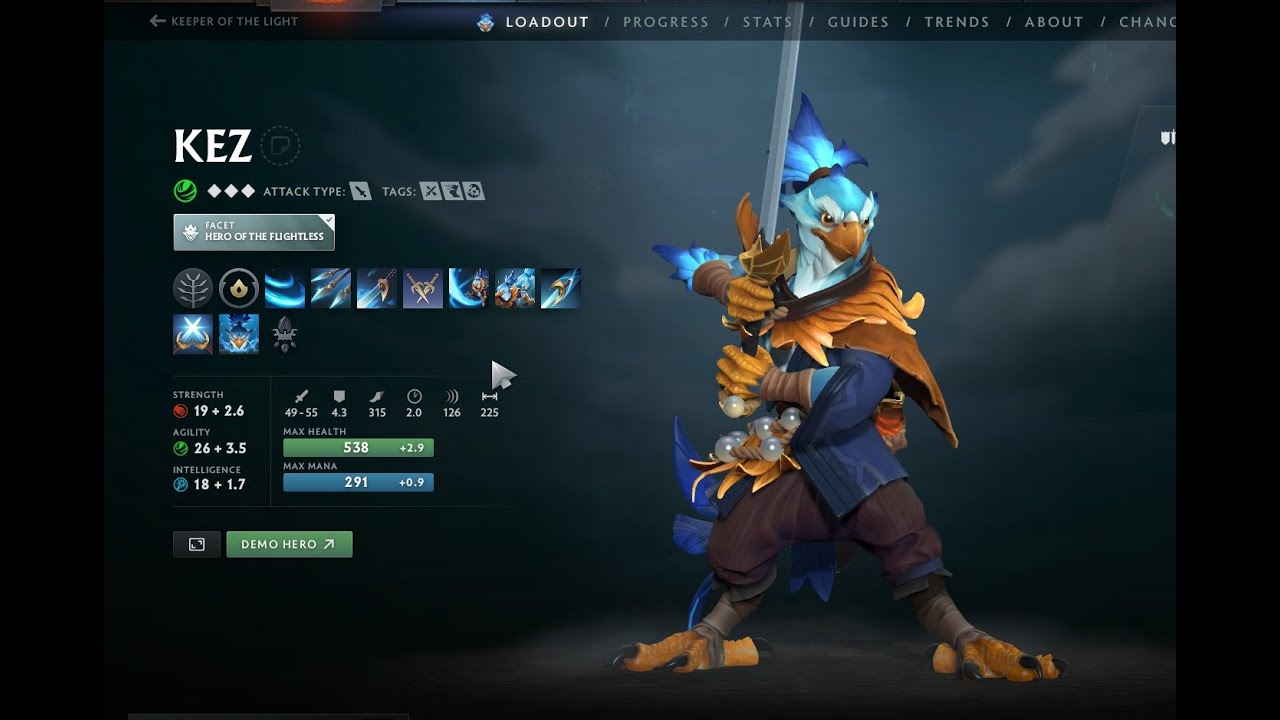The height and width of the screenshot is (720, 1280).
Task: Open the Stats tab
Action: (x=767, y=22)
